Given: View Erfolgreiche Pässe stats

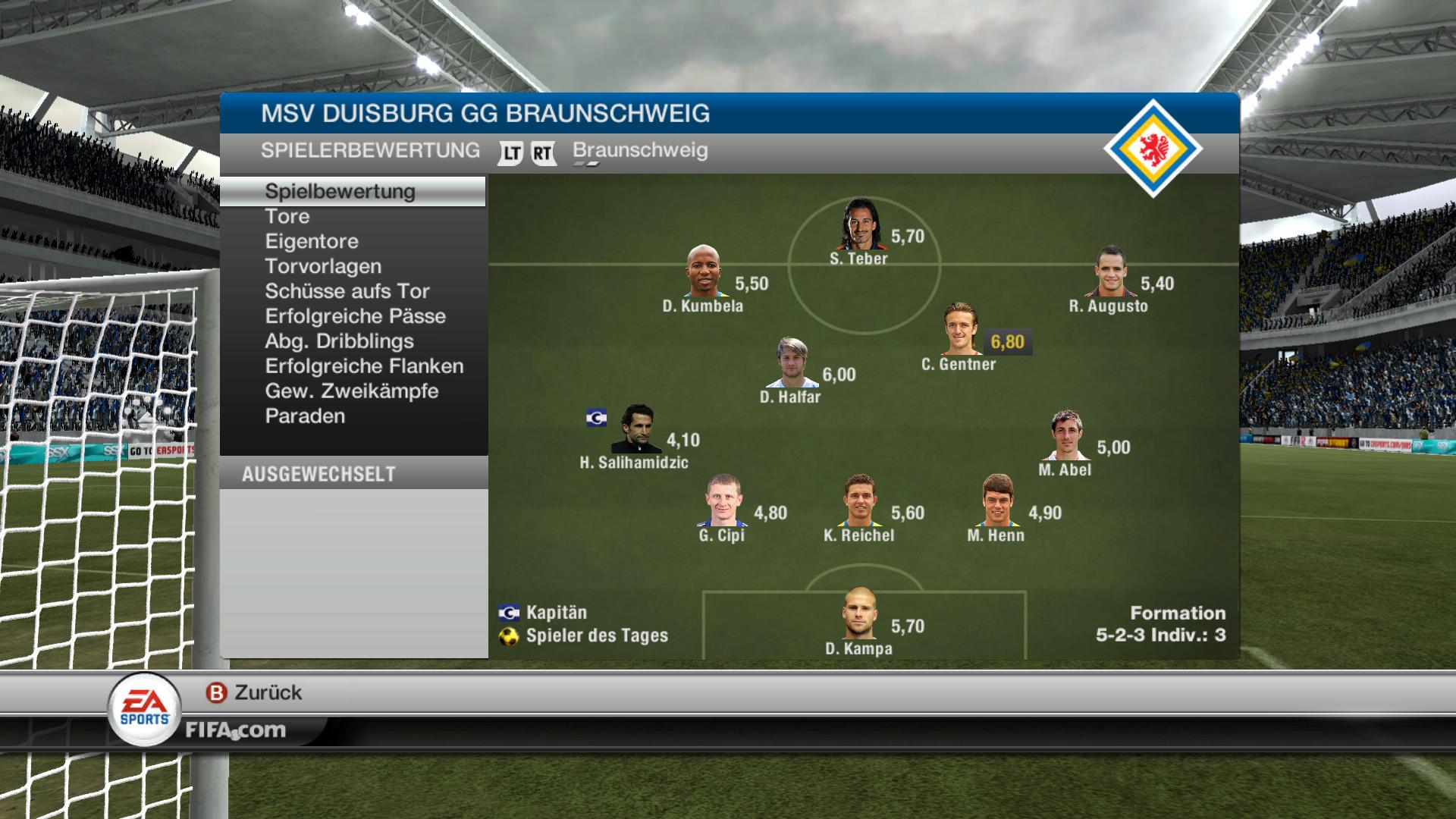Looking at the screenshot, I should 355,316.
